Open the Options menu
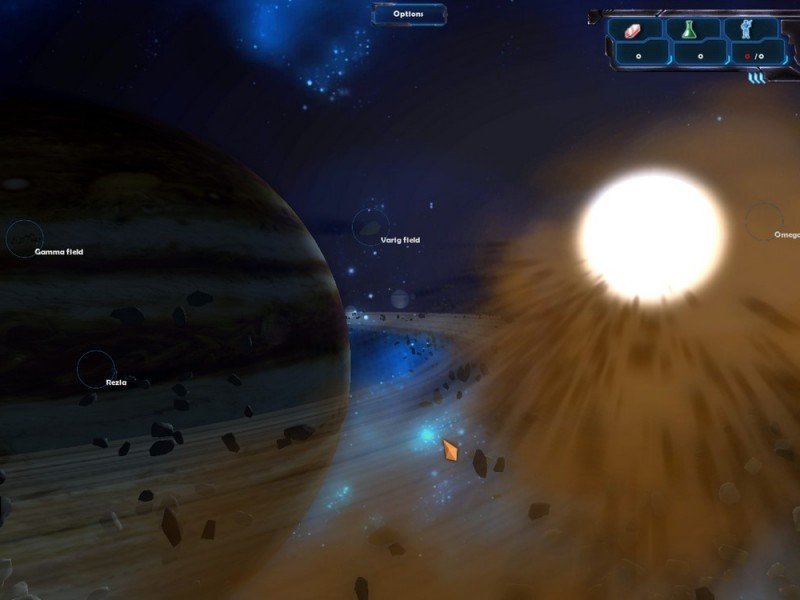800x600 pixels. point(409,14)
